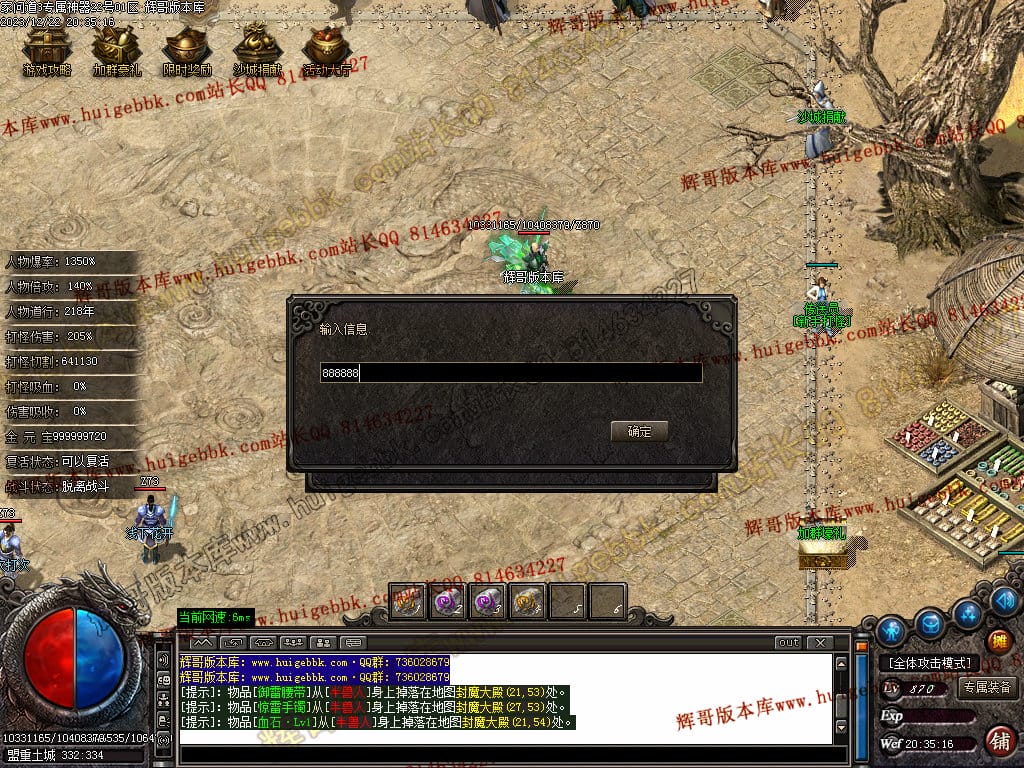Confirm the input with the 确定 button
Image resolution: width=1024 pixels, height=768 pixels.
639,432
